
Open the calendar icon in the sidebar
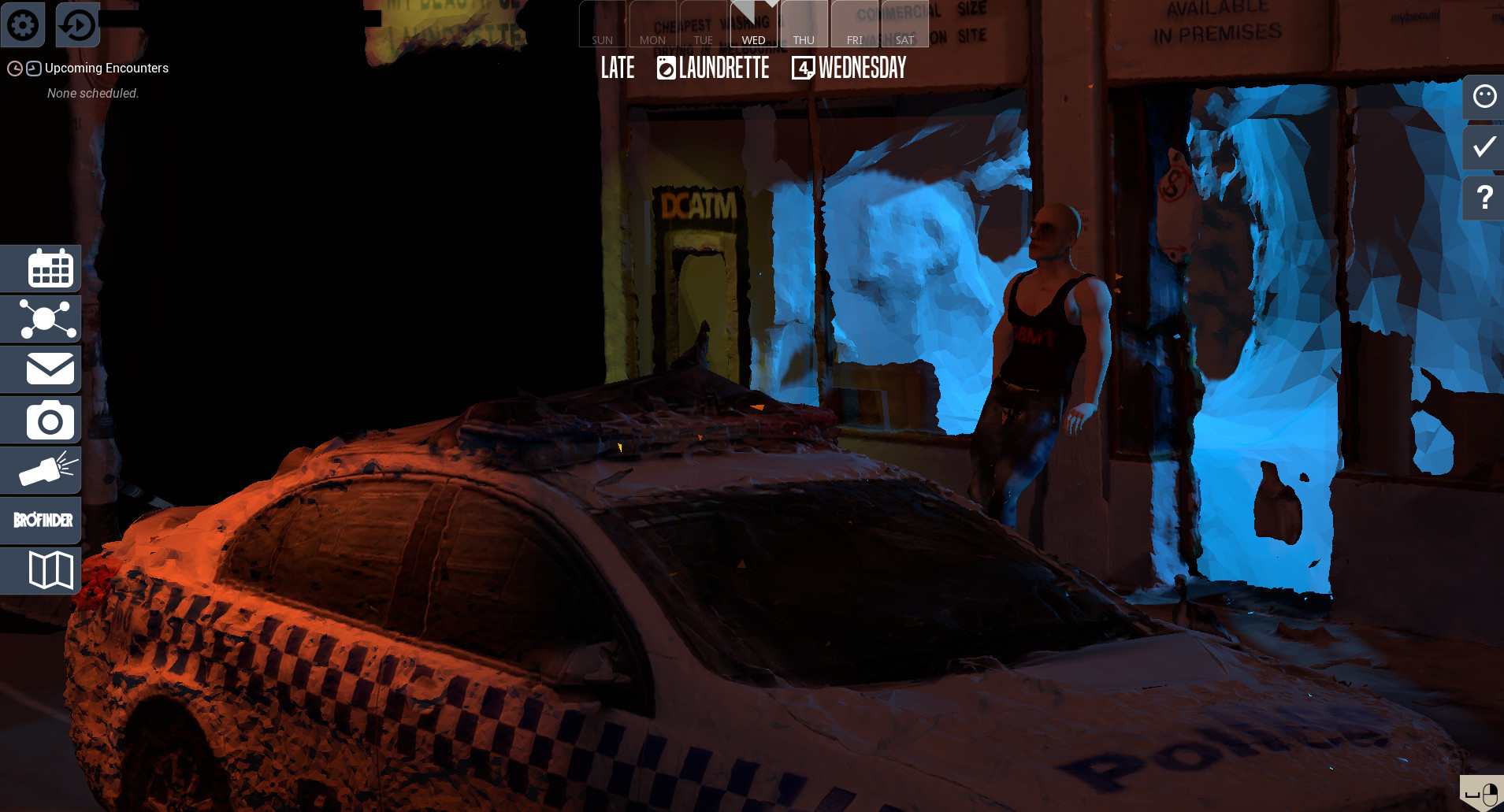click(50, 268)
